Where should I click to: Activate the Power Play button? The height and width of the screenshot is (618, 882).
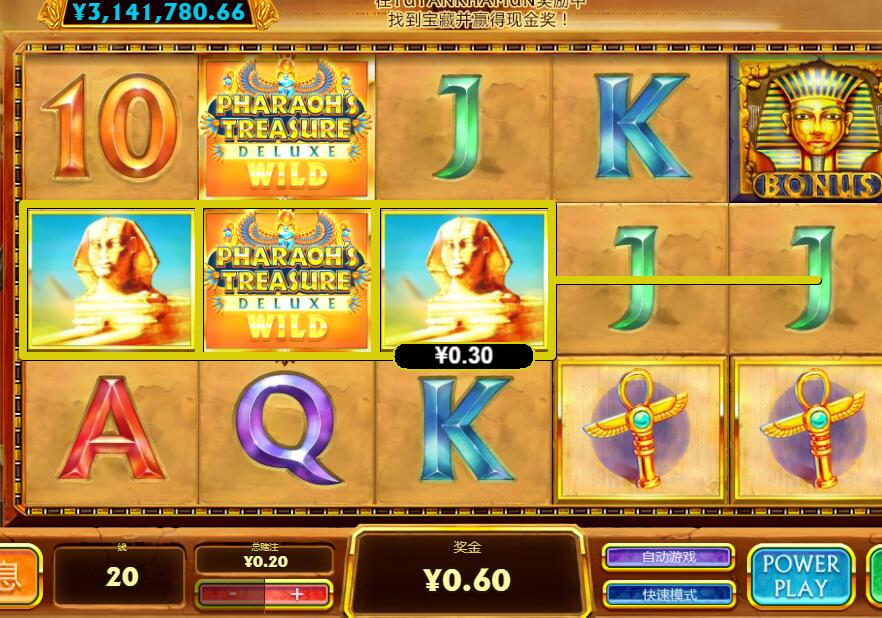tap(801, 576)
